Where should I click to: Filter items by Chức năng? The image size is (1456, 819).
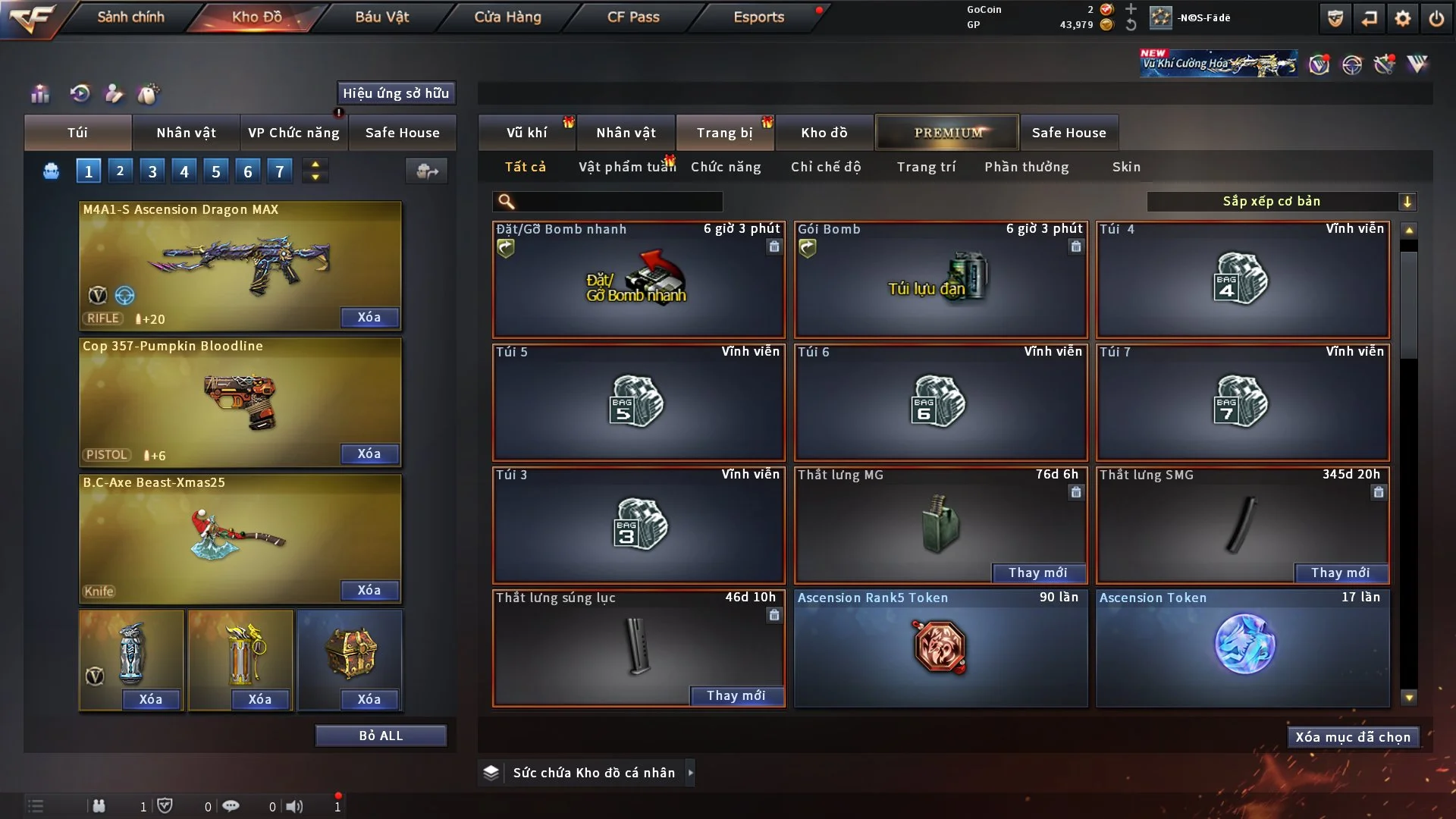726,167
